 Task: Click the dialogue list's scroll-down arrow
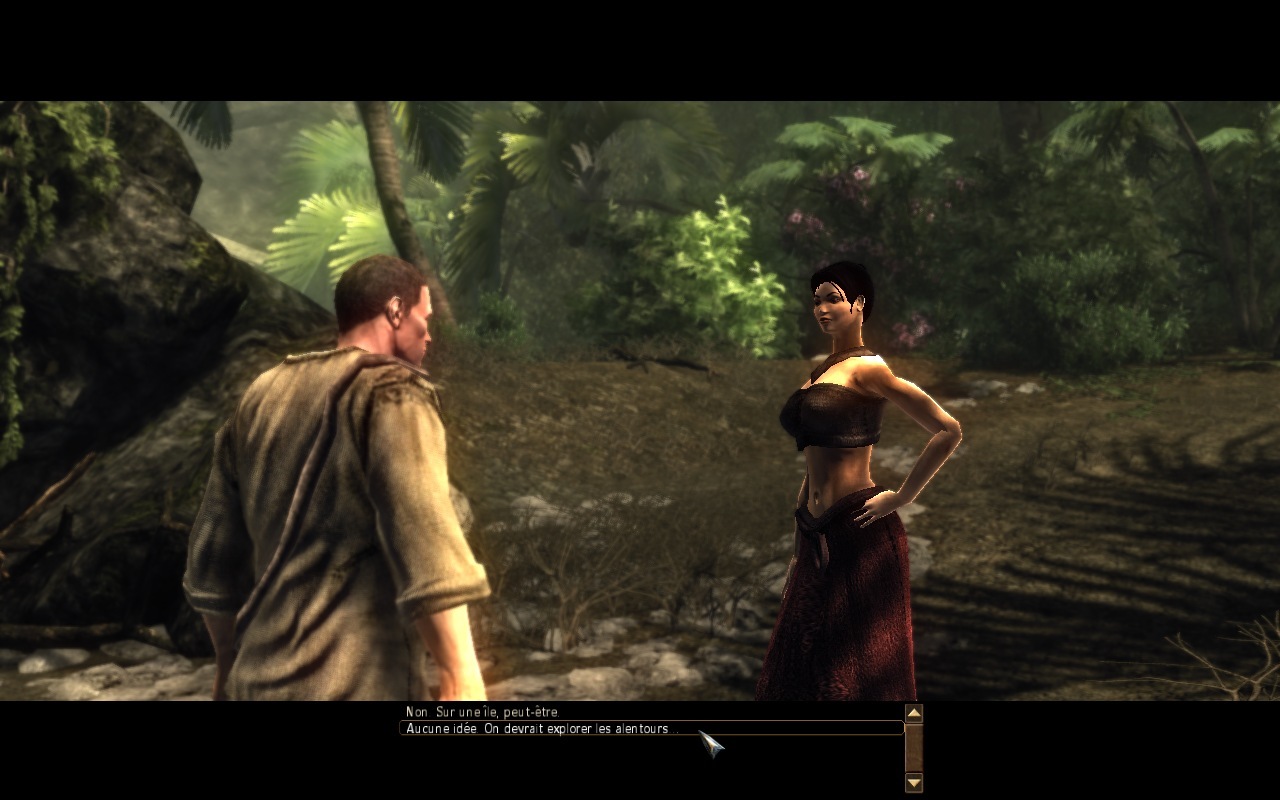(x=913, y=783)
